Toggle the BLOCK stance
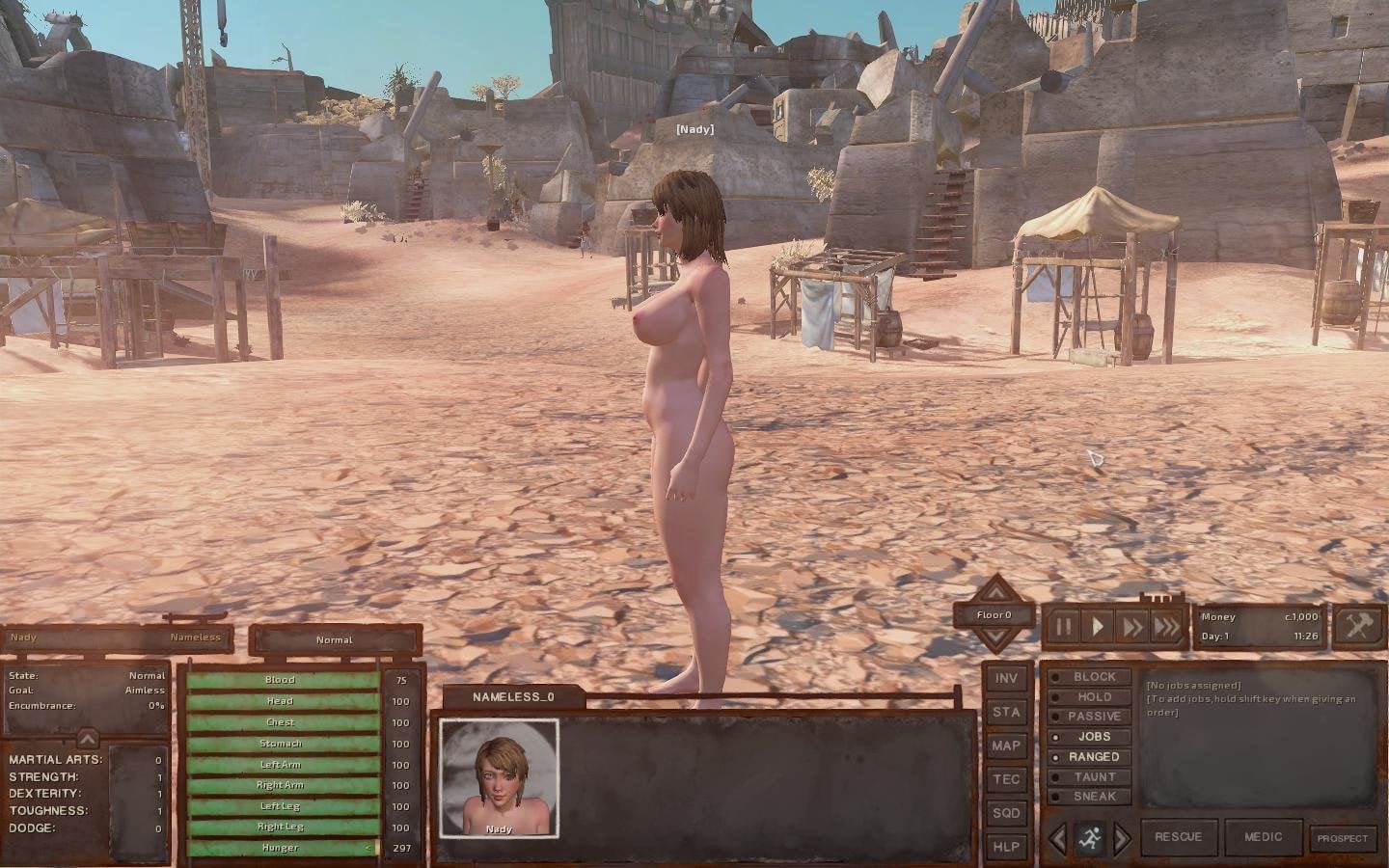 [1093, 677]
